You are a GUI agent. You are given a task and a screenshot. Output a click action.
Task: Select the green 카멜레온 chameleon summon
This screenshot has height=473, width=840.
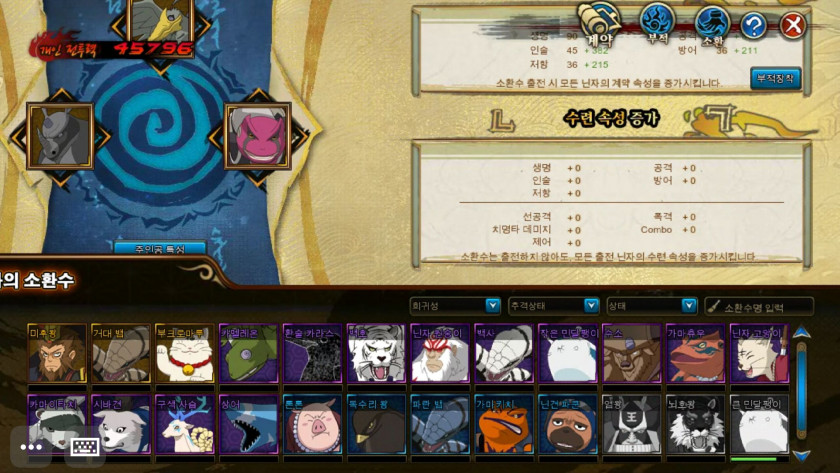pyautogui.click(x=249, y=354)
